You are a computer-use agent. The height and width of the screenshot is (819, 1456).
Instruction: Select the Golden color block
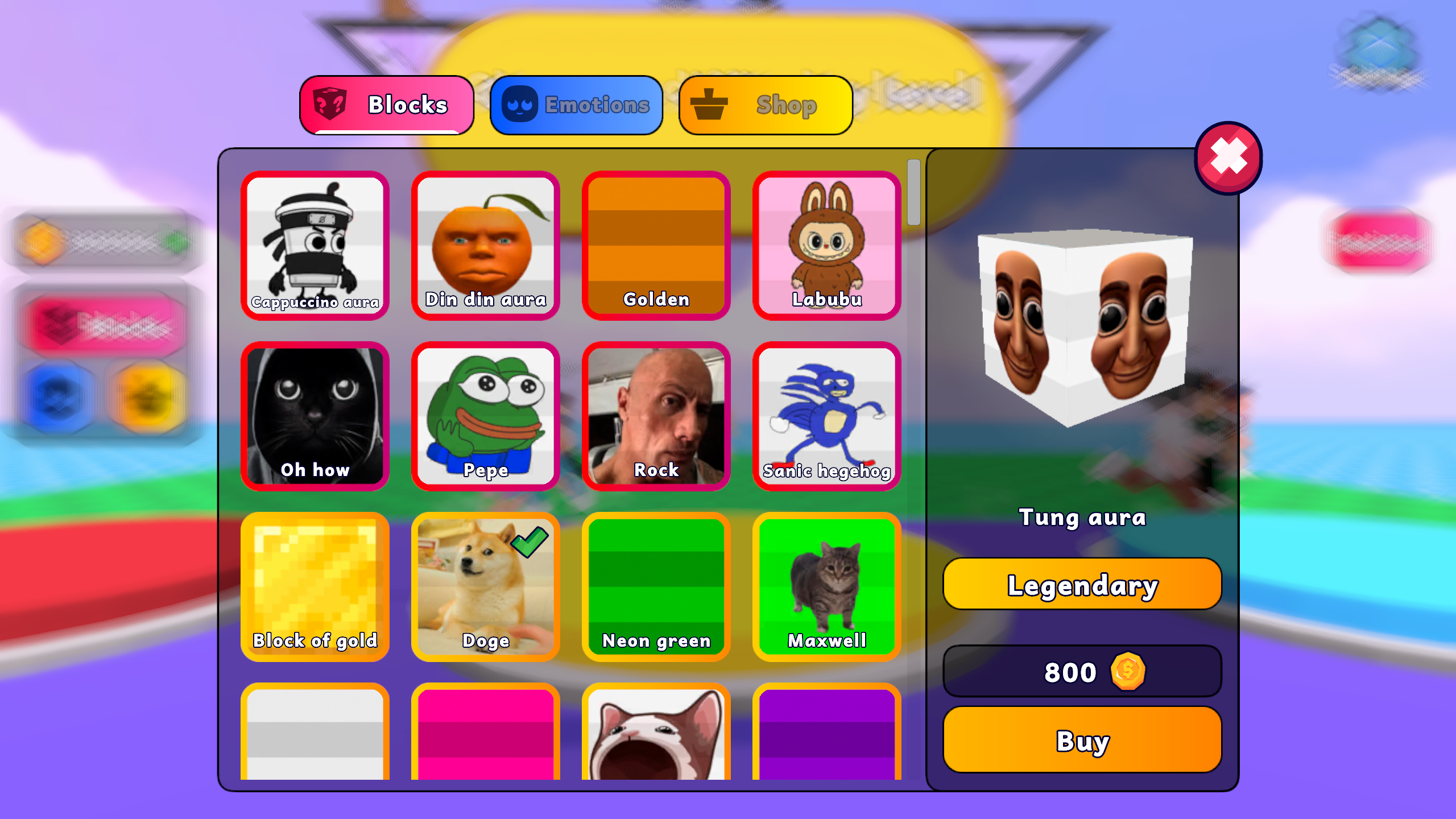tap(656, 246)
